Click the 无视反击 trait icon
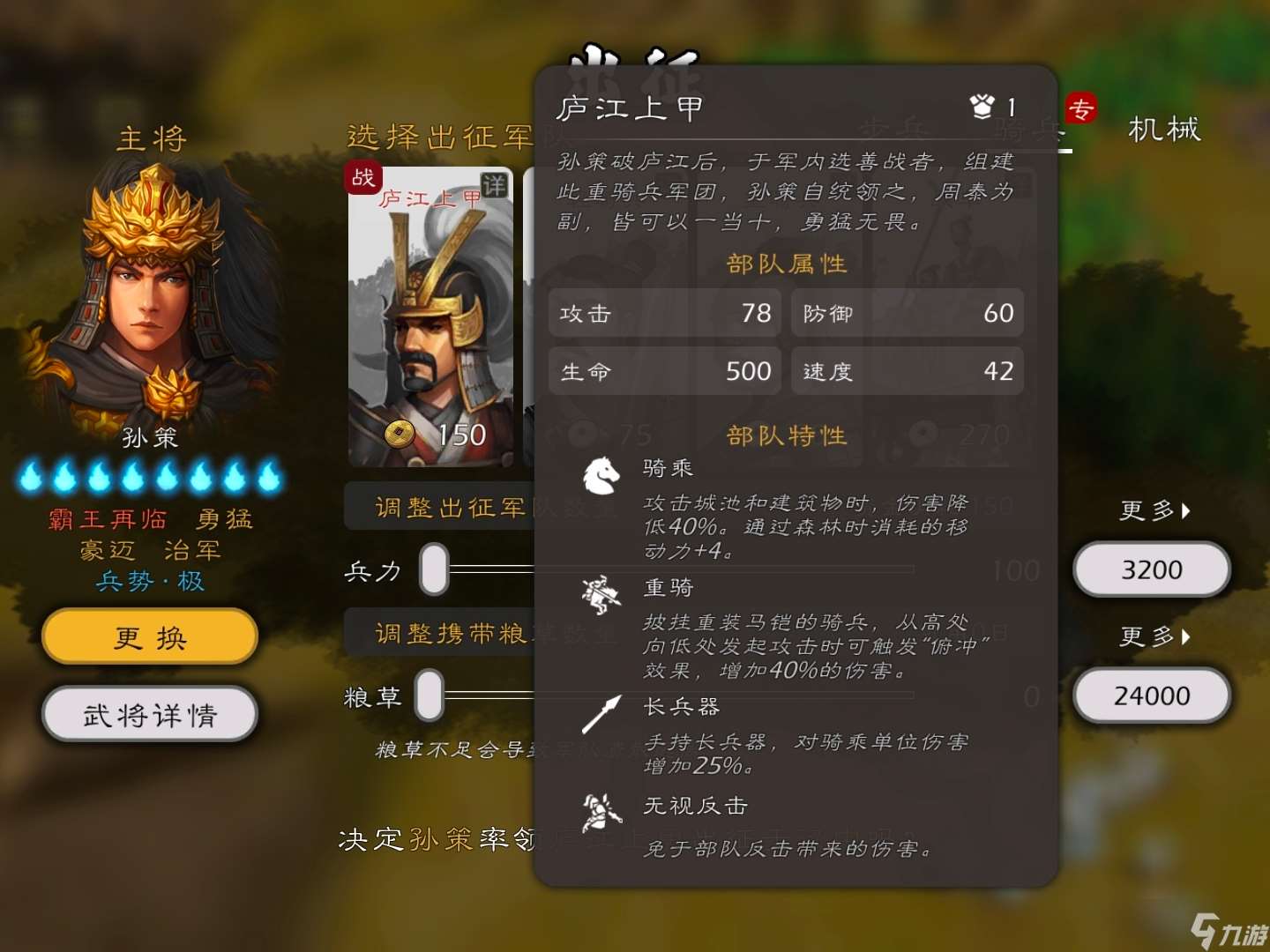The width and height of the screenshot is (1270, 952). click(x=602, y=811)
